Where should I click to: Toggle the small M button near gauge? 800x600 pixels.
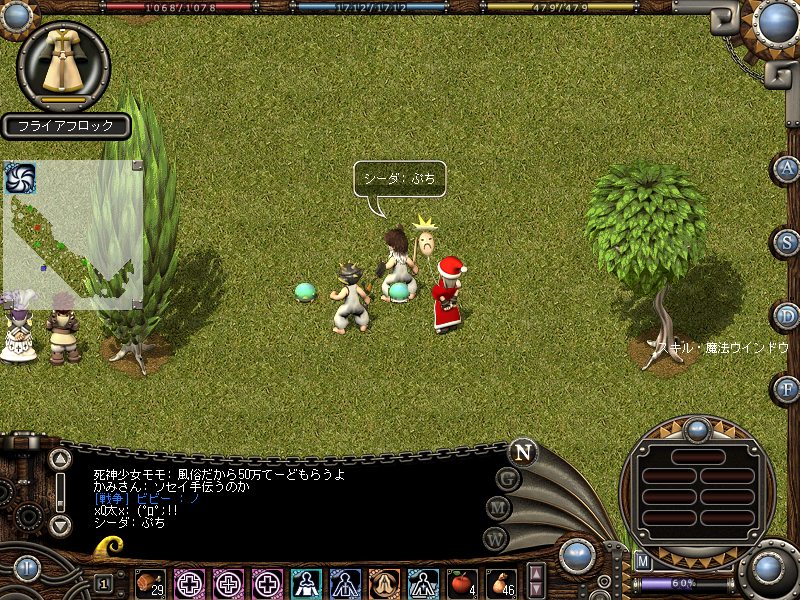pyautogui.click(x=644, y=562)
